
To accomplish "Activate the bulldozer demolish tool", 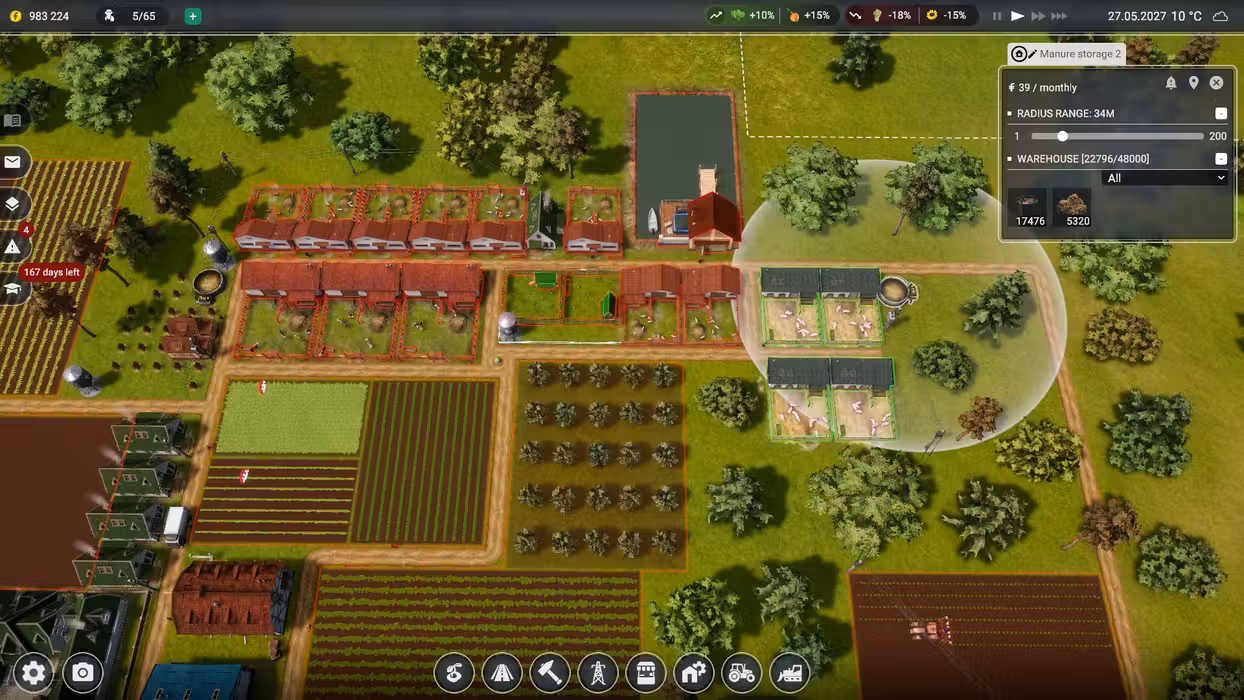I will click(x=790, y=673).
